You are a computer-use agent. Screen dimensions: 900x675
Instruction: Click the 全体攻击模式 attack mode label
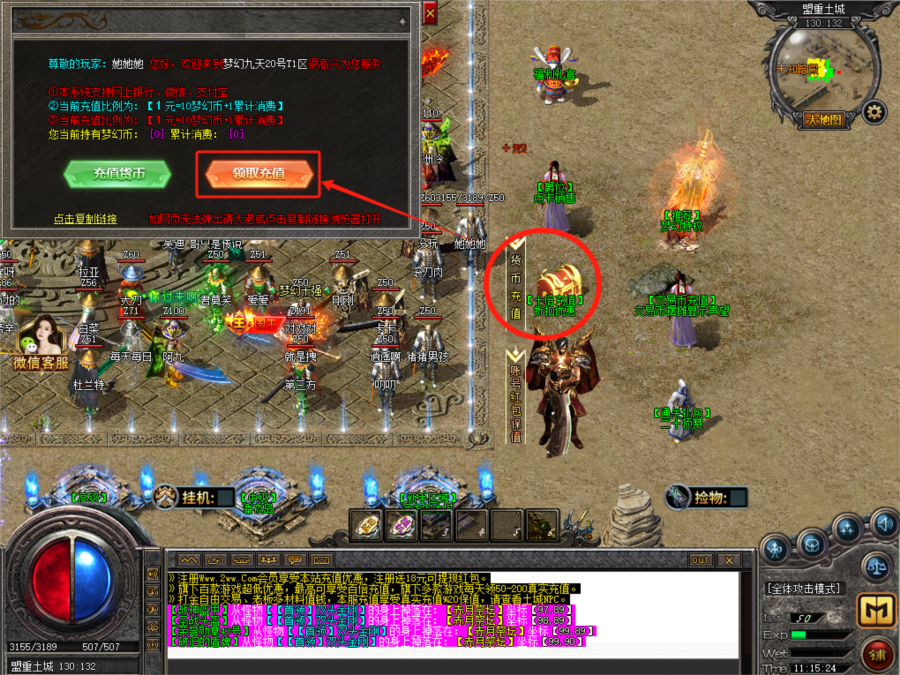pyautogui.click(x=804, y=588)
